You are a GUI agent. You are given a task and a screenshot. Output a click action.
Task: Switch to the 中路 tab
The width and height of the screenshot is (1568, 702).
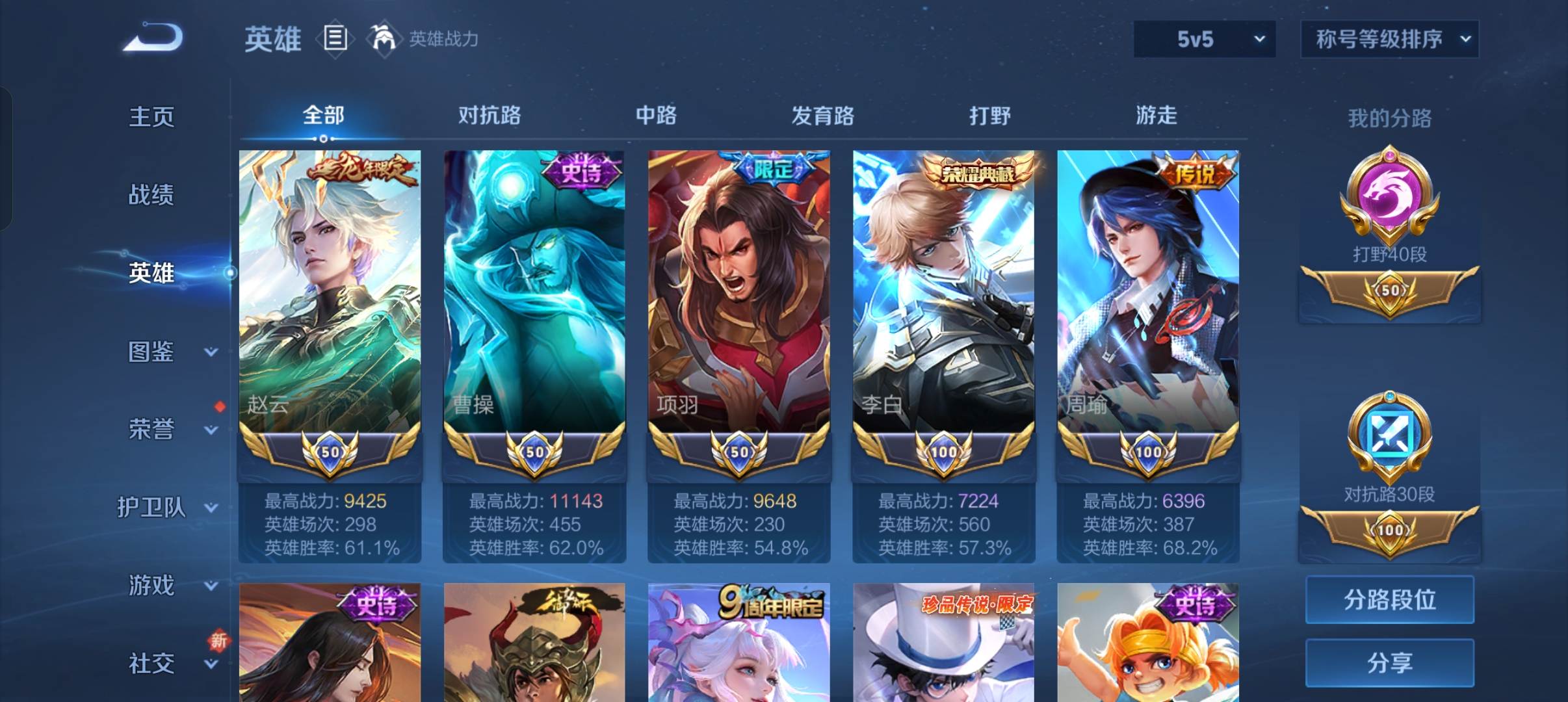tap(656, 116)
